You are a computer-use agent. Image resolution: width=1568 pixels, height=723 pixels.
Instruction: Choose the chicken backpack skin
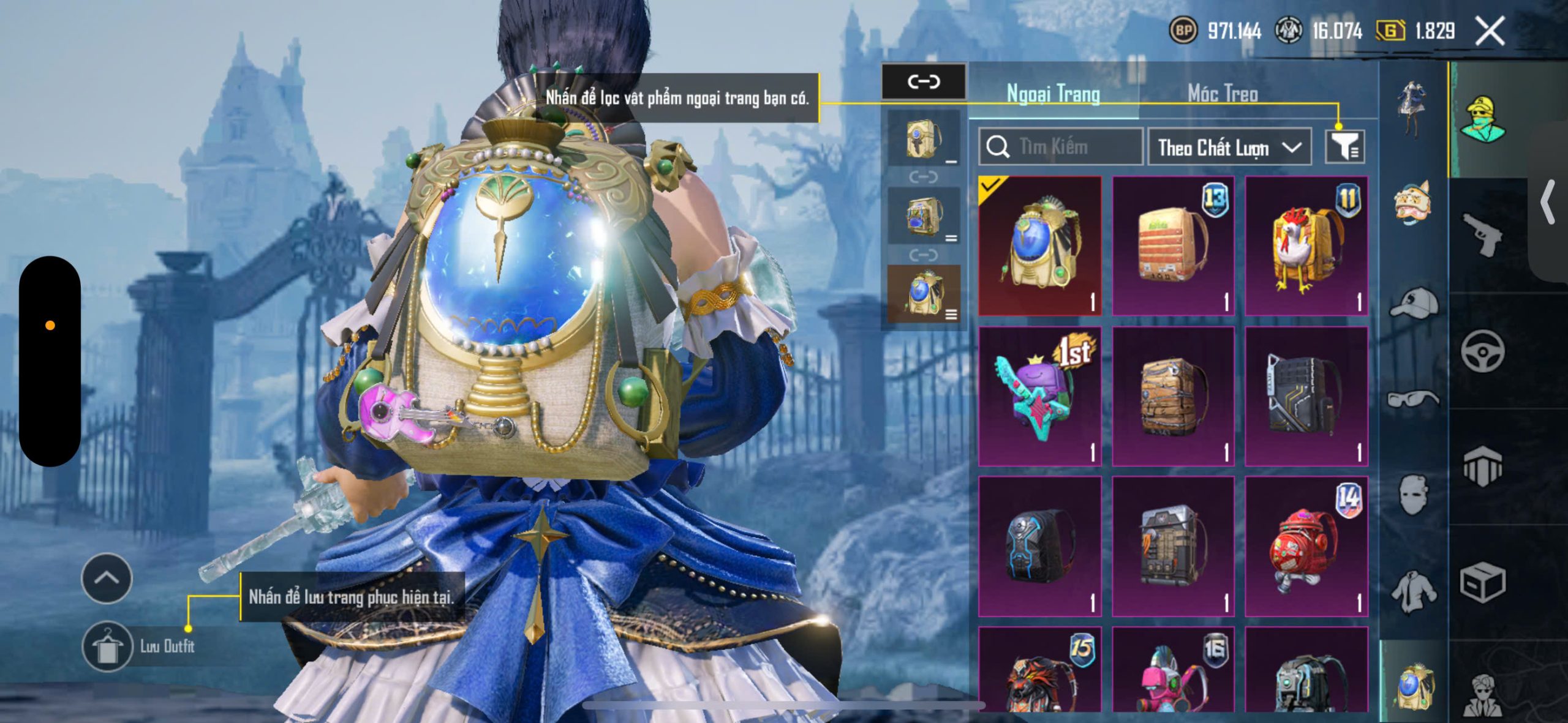click(x=1306, y=246)
